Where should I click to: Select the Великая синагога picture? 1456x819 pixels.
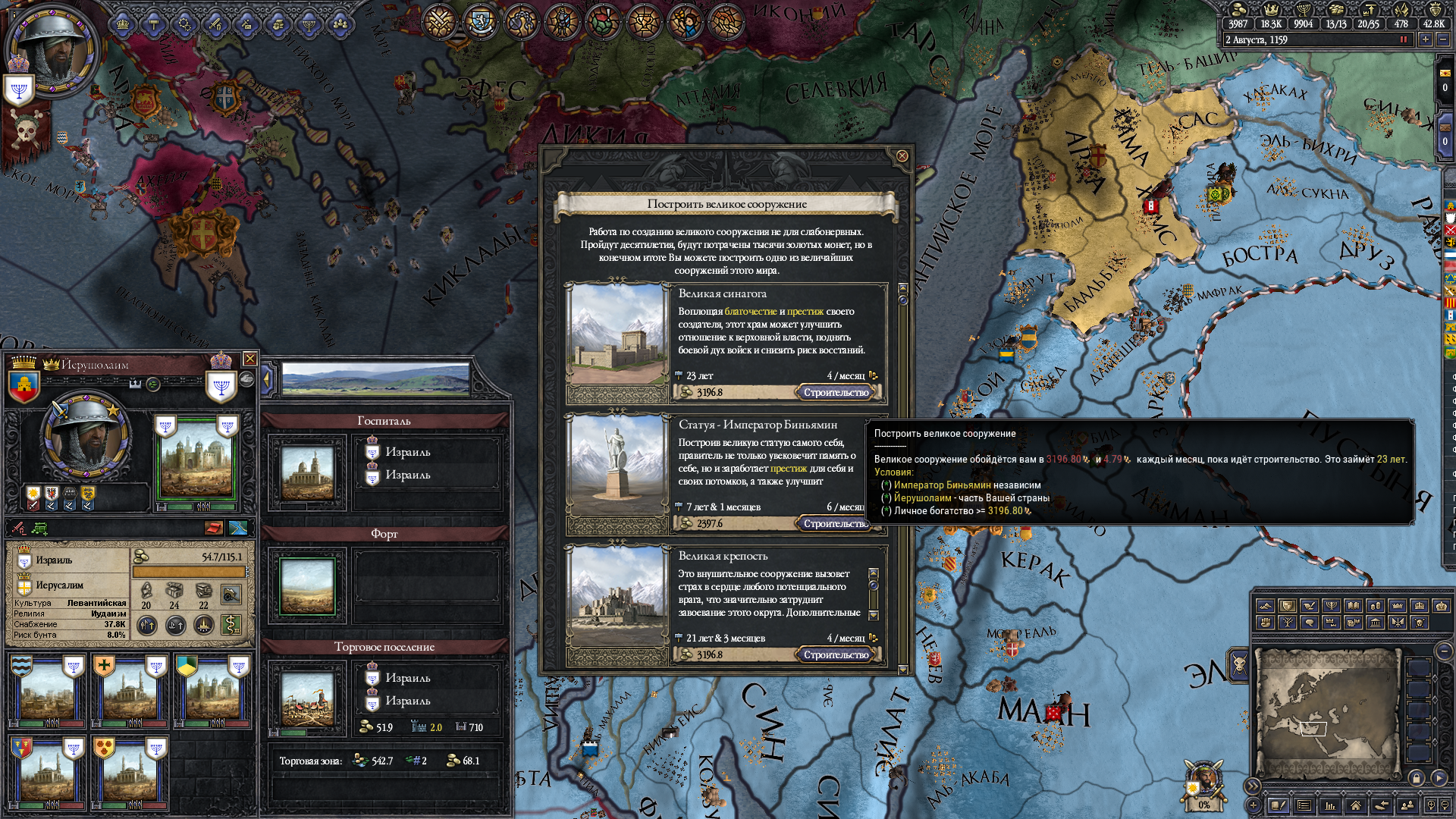click(617, 334)
